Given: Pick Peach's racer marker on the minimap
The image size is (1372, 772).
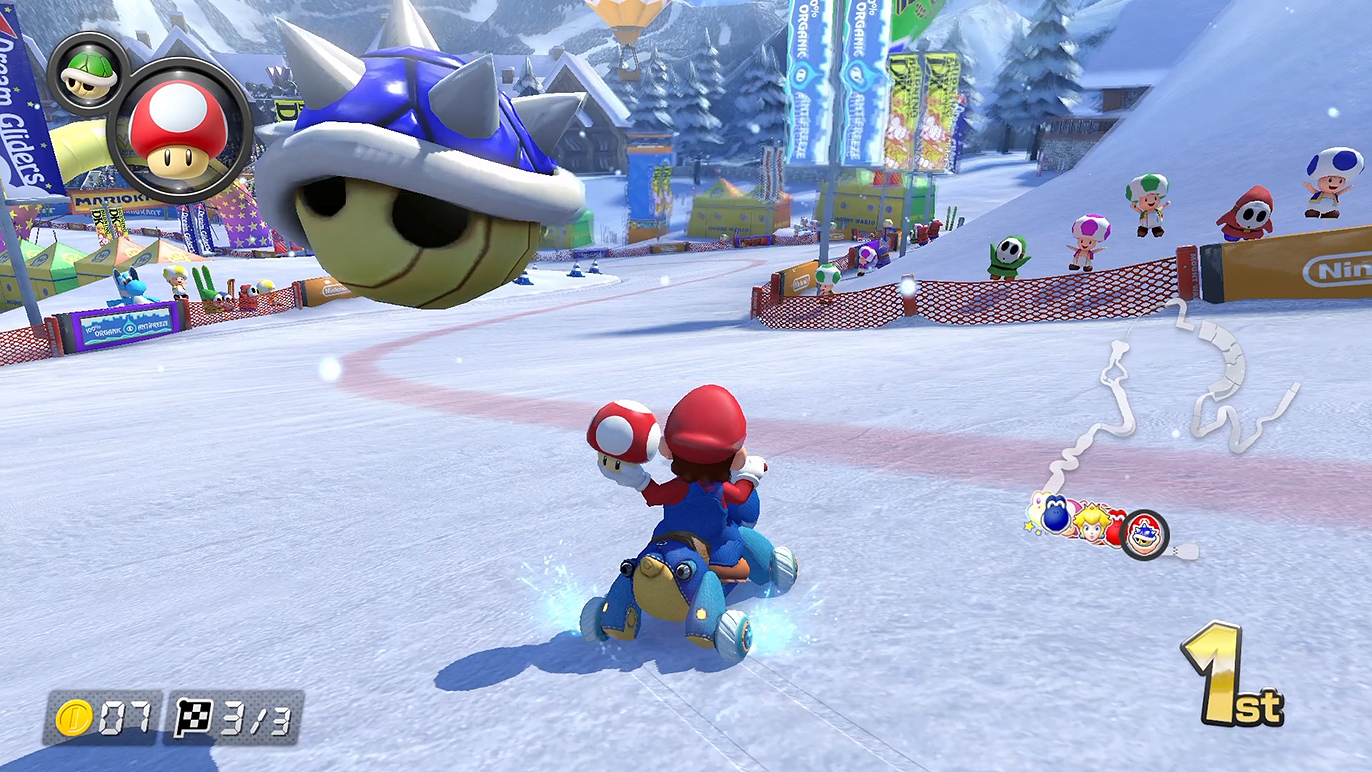Looking at the screenshot, I should [1091, 521].
